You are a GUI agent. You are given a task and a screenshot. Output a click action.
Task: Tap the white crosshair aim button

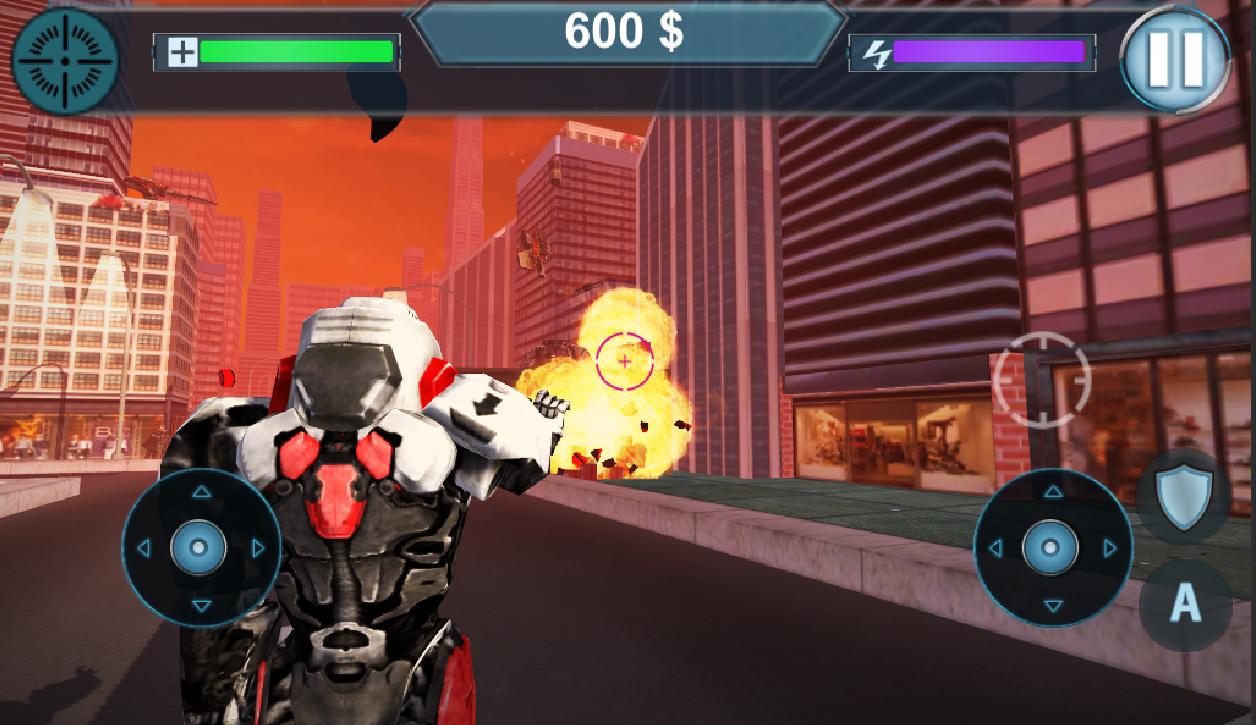tap(1043, 380)
